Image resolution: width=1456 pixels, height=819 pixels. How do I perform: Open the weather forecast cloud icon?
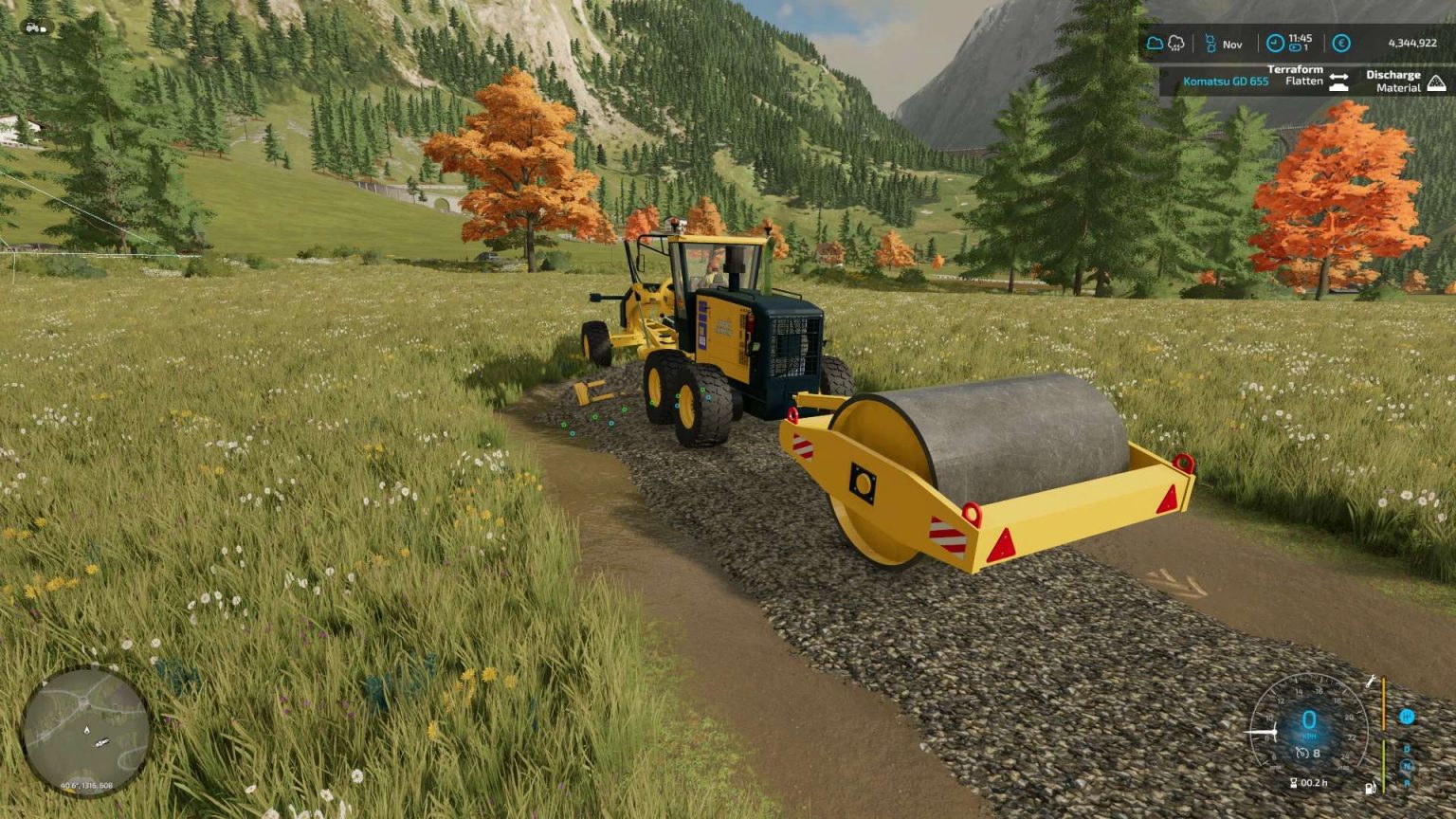click(x=1156, y=43)
